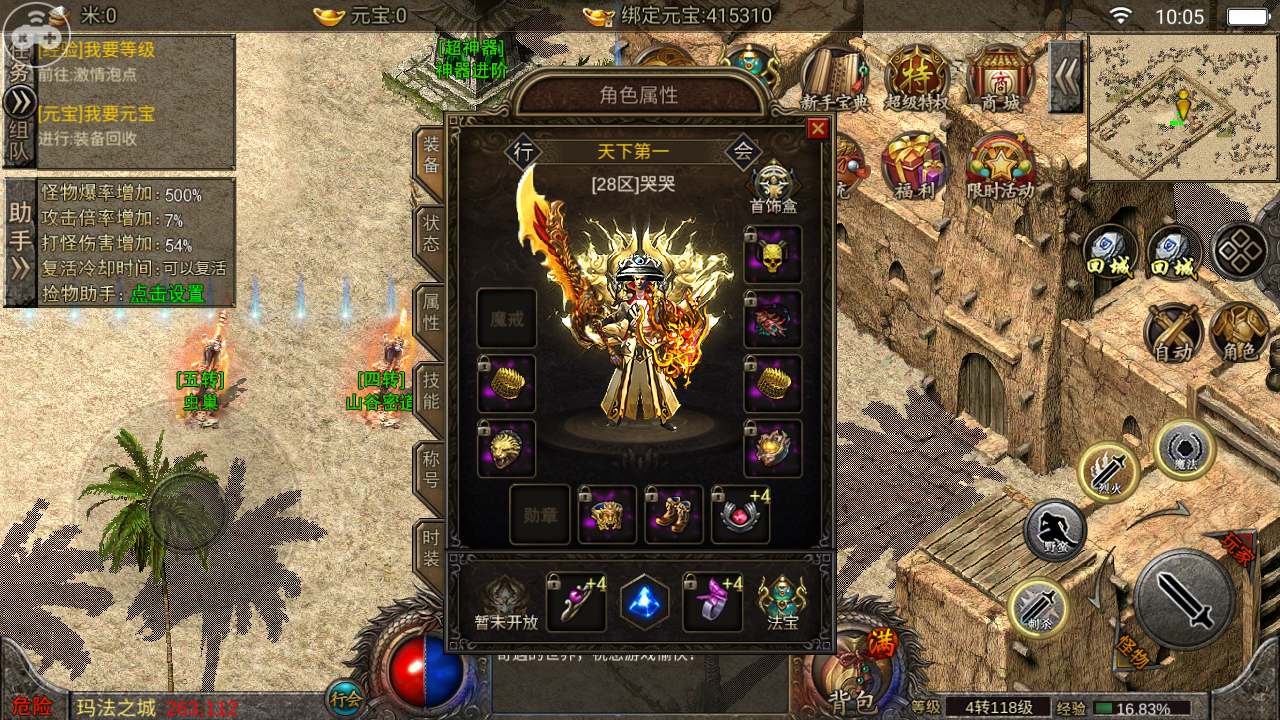Open the 福利 welfare gift icon

coord(913,165)
